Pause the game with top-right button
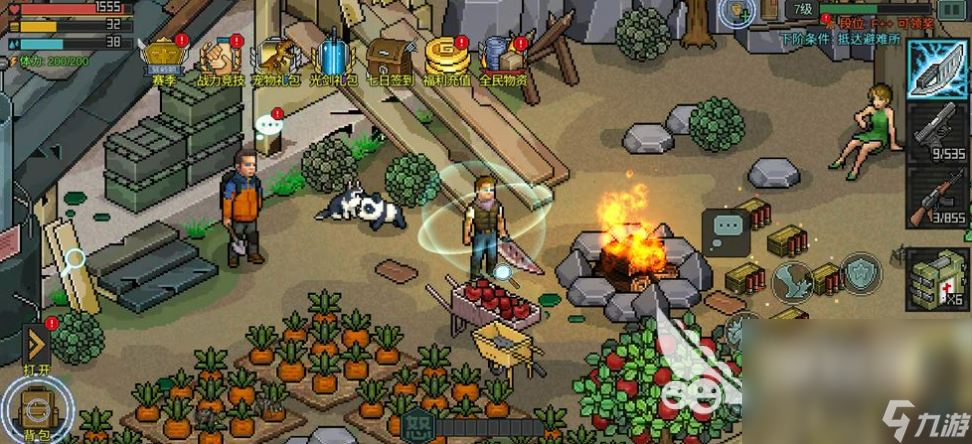This screenshot has height=444, width=972. coord(961,10)
